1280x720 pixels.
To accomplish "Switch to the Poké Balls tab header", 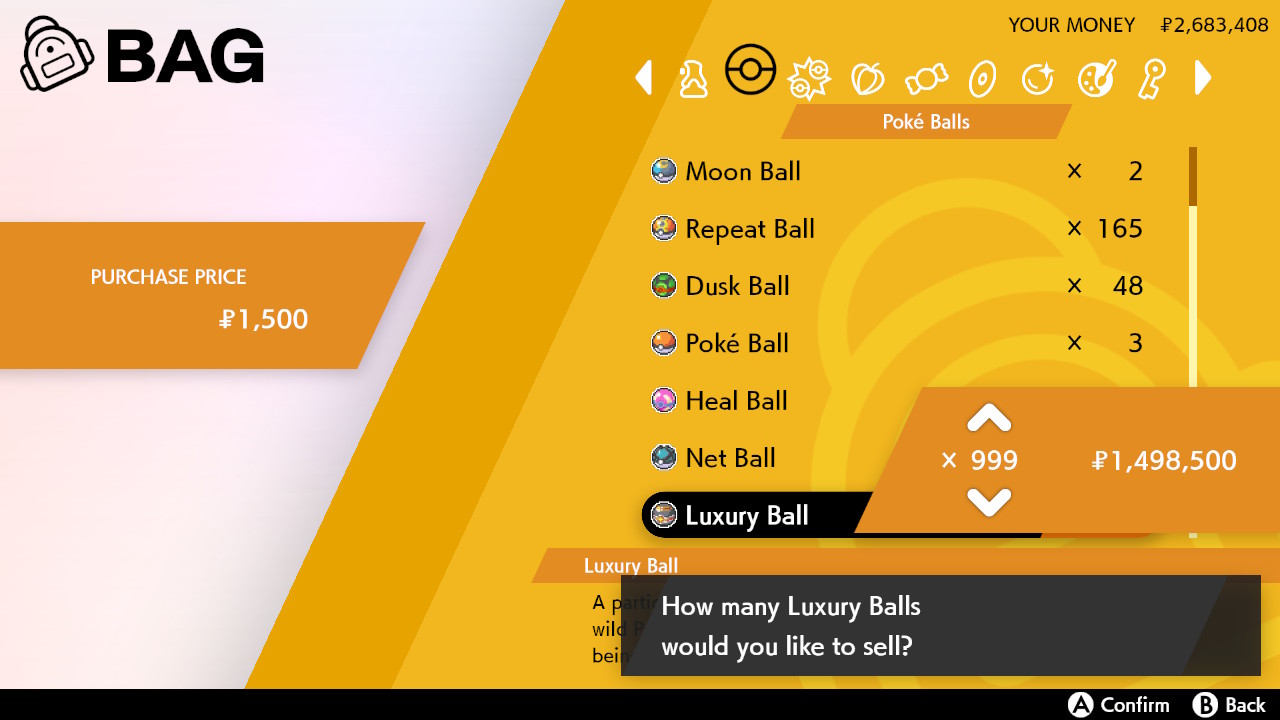I will (924, 121).
